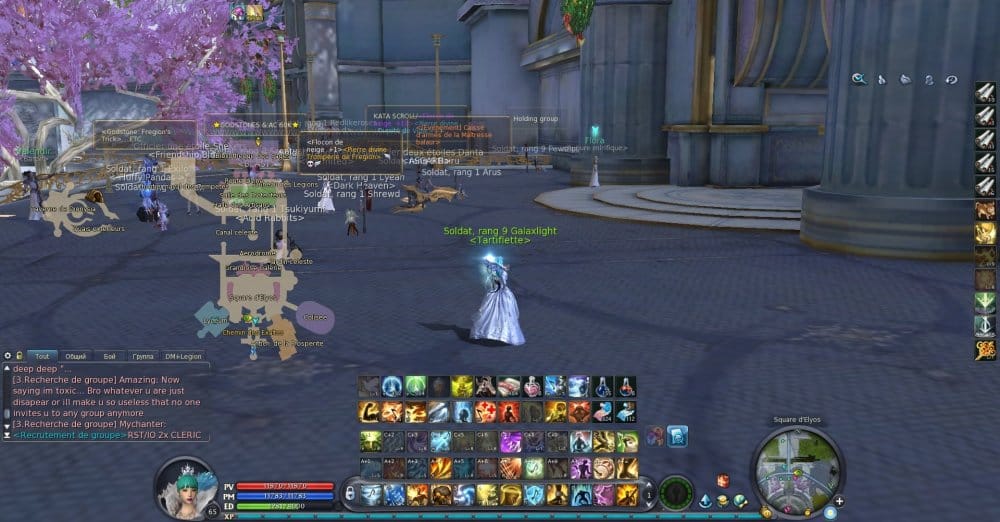Click the minimap plus button

coord(838,501)
